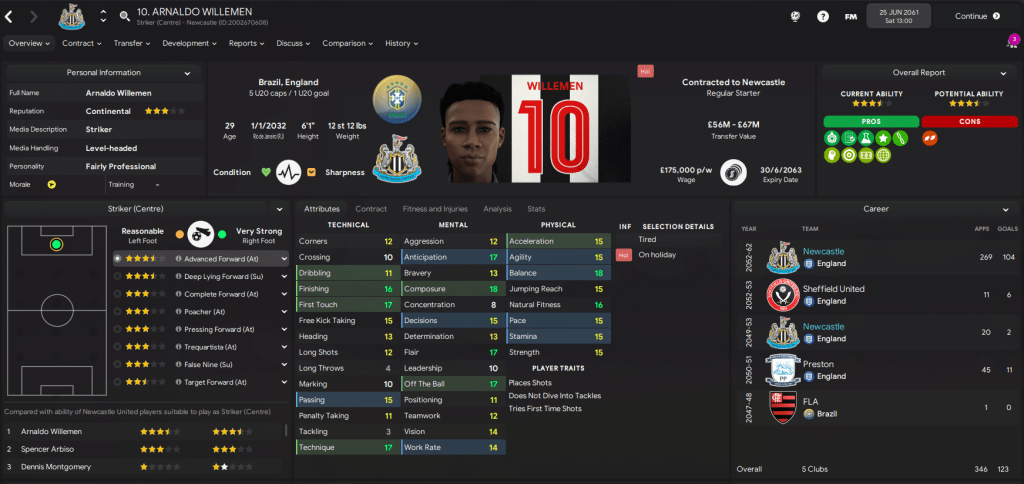Open the Reports menu

pyautogui.click(x=246, y=43)
